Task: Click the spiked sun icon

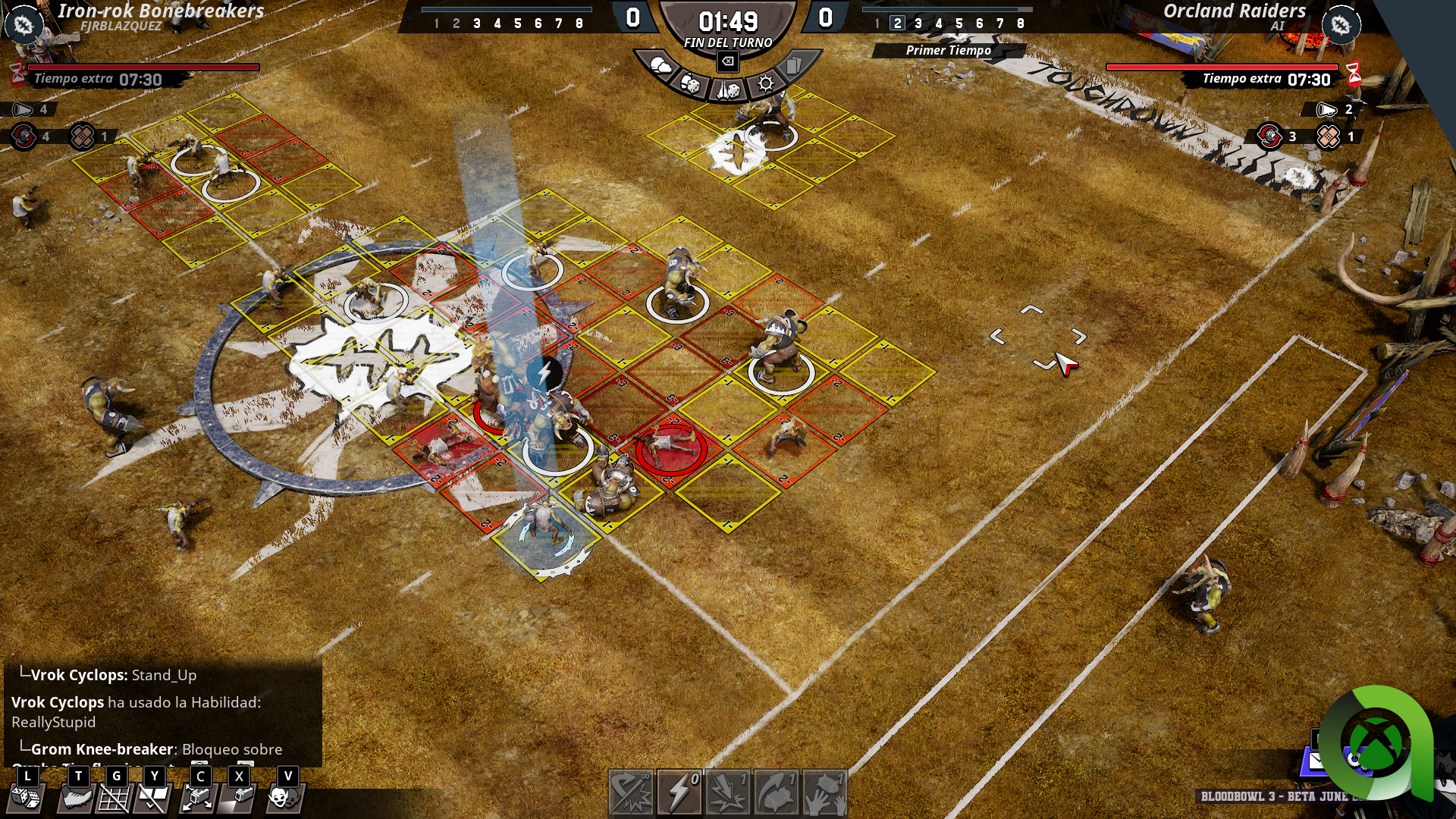Action: tap(766, 83)
